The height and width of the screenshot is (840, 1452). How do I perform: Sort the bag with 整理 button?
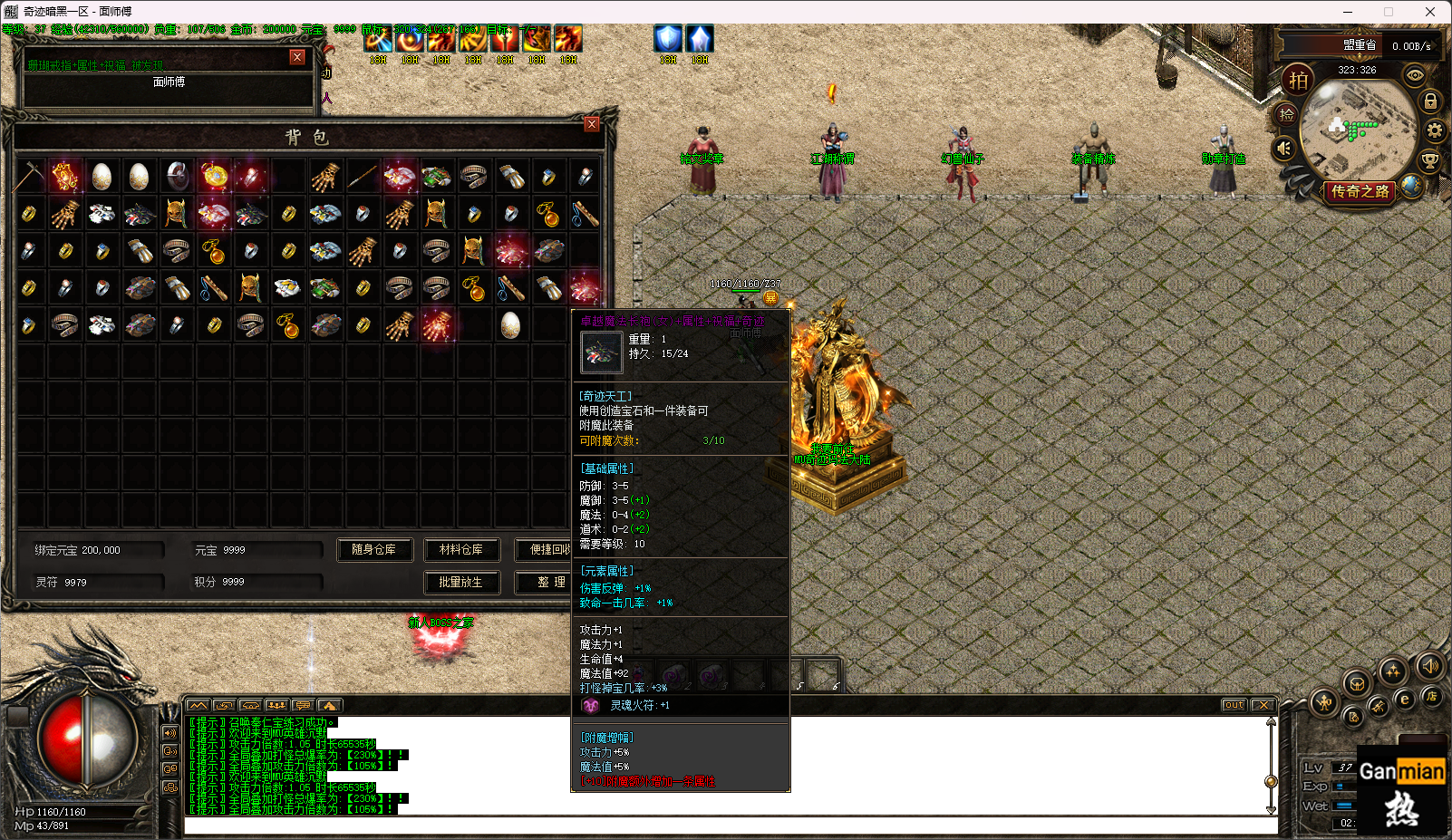pos(550,582)
